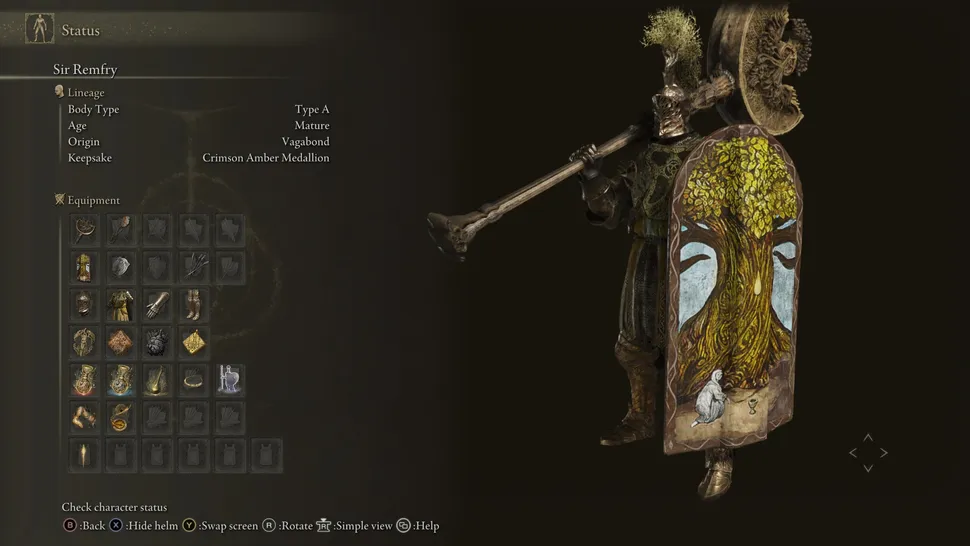Select the pale spirit ashes item slot
The width and height of the screenshot is (970, 546).
click(230, 380)
